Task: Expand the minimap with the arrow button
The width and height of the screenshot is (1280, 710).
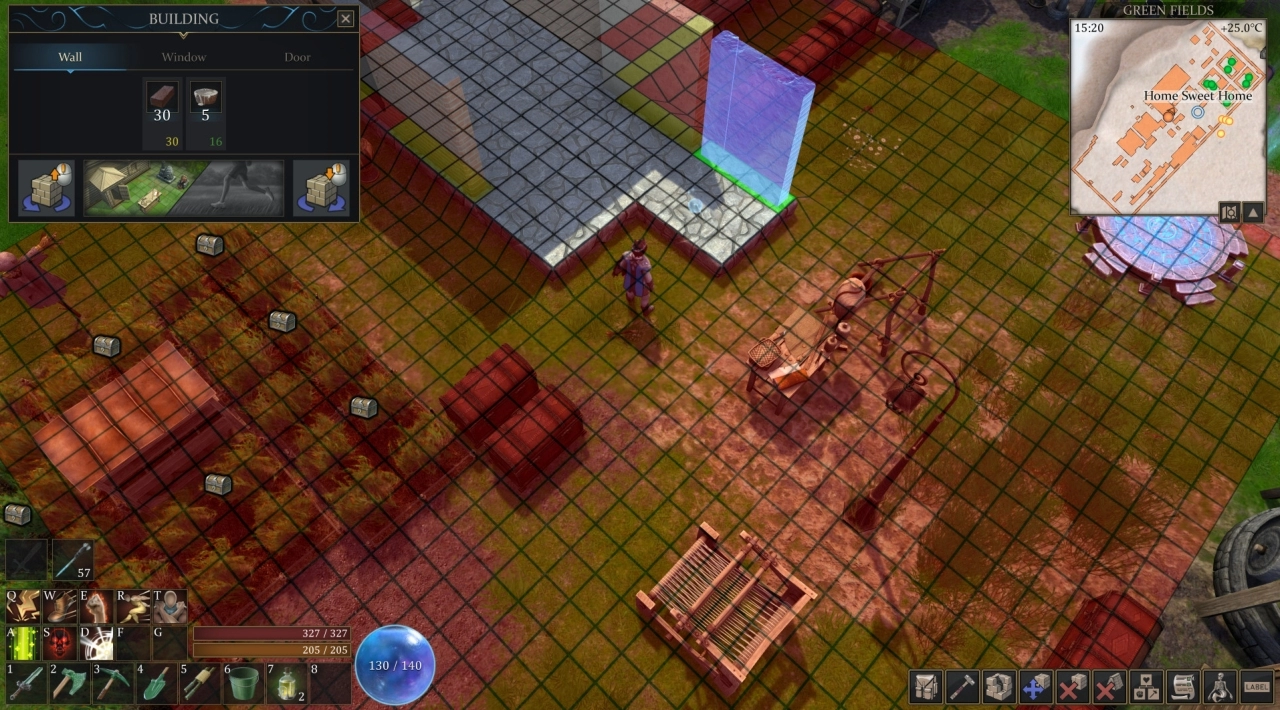Action: coord(1252,211)
